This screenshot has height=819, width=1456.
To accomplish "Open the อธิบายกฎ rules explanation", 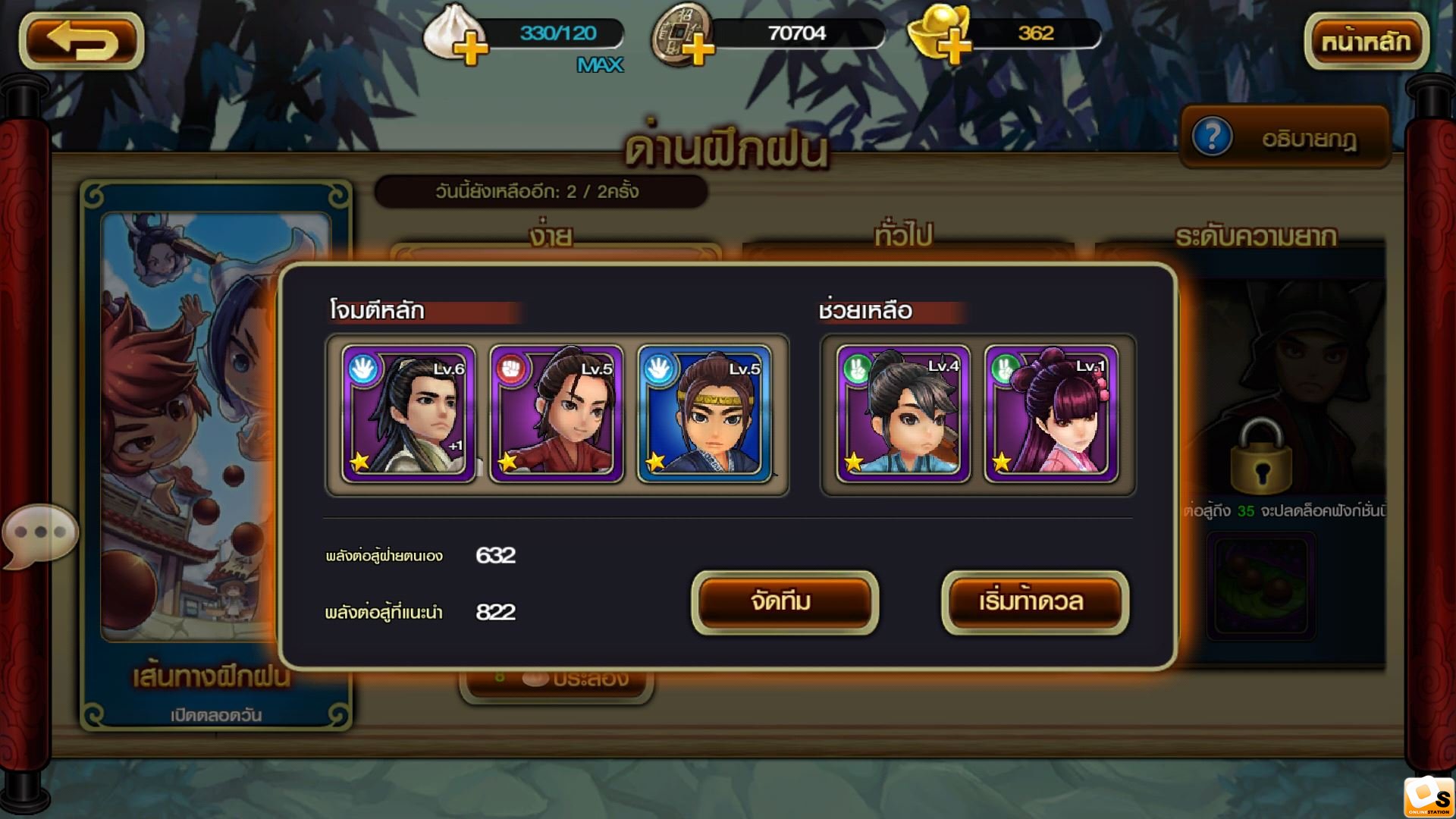I will (x=1285, y=138).
